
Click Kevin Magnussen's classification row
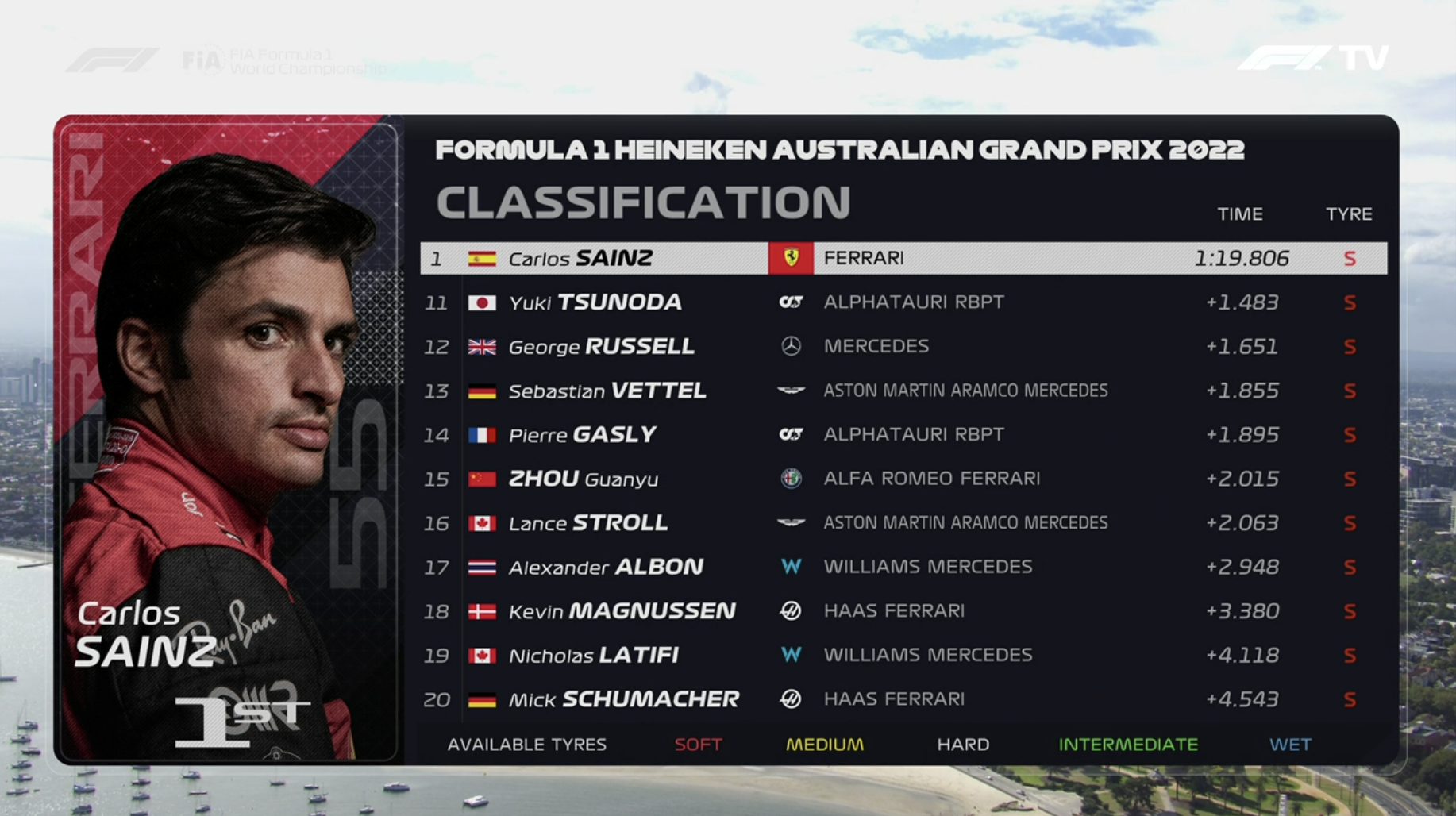click(x=903, y=611)
